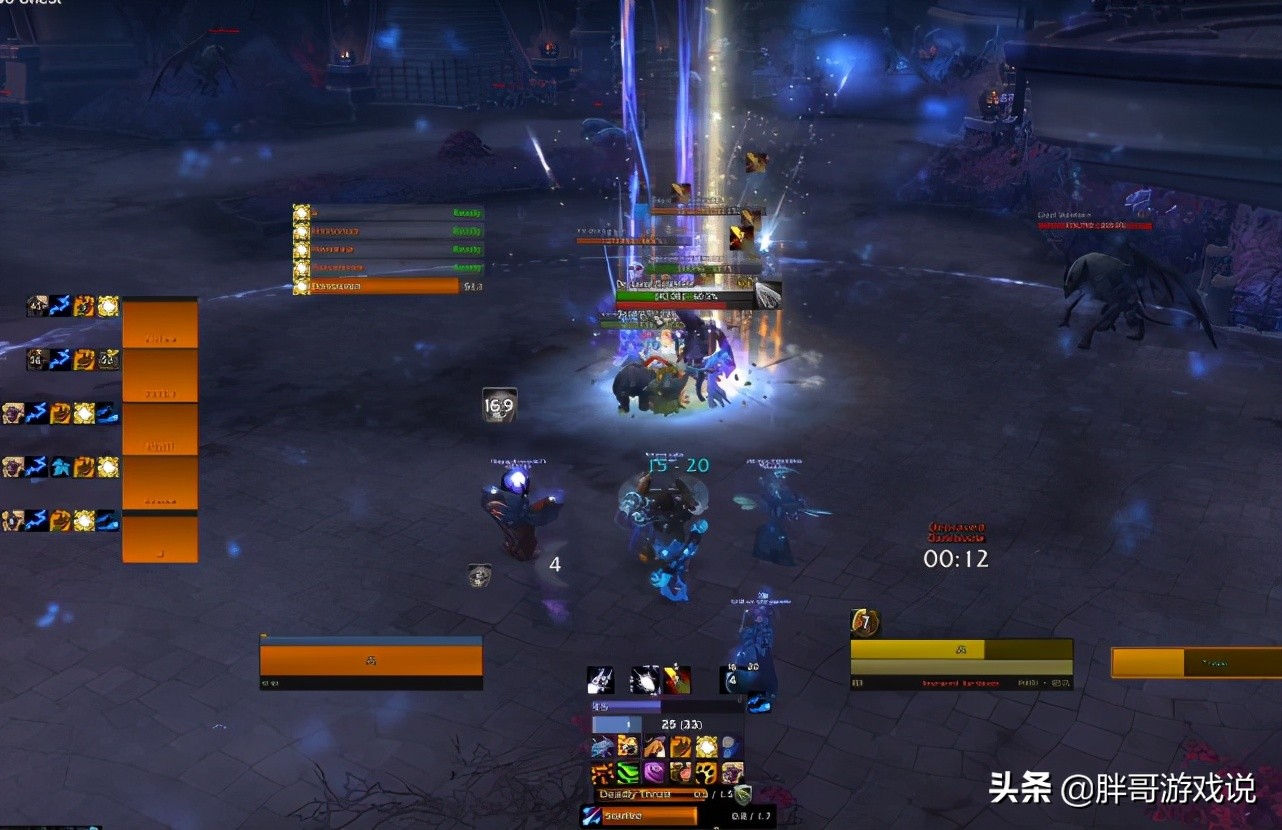1282x830 pixels.
Task: Select the paw print ability icon
Action: (x=705, y=772)
